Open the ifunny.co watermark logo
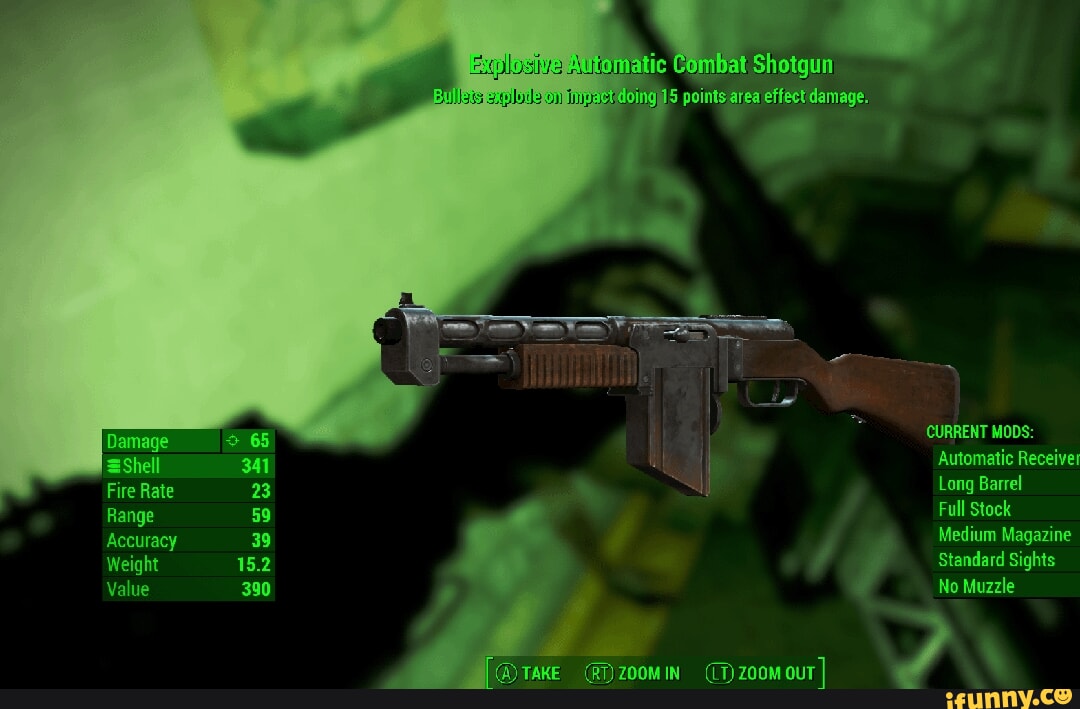 click(1014, 696)
